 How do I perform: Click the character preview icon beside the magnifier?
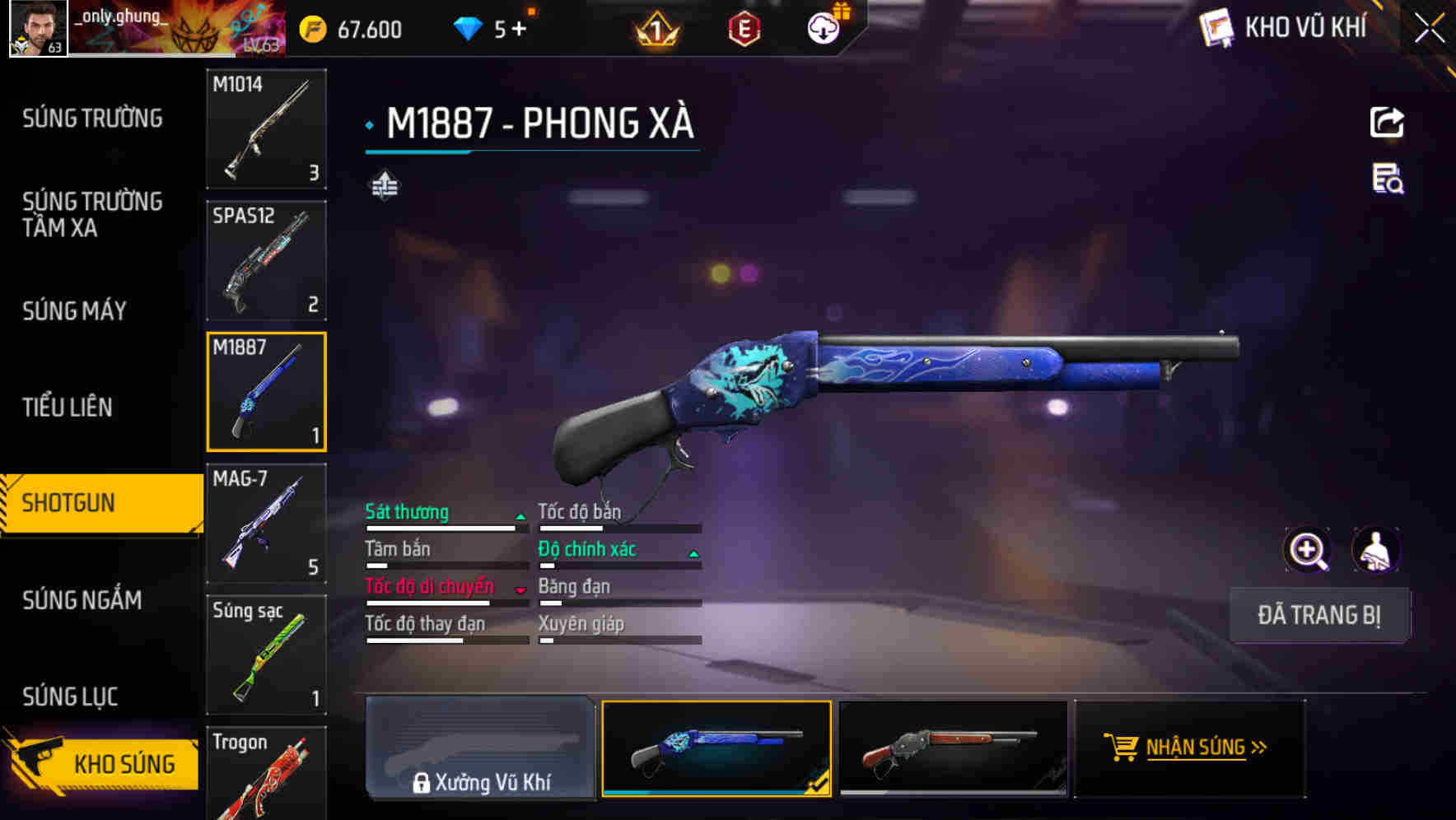(1375, 550)
